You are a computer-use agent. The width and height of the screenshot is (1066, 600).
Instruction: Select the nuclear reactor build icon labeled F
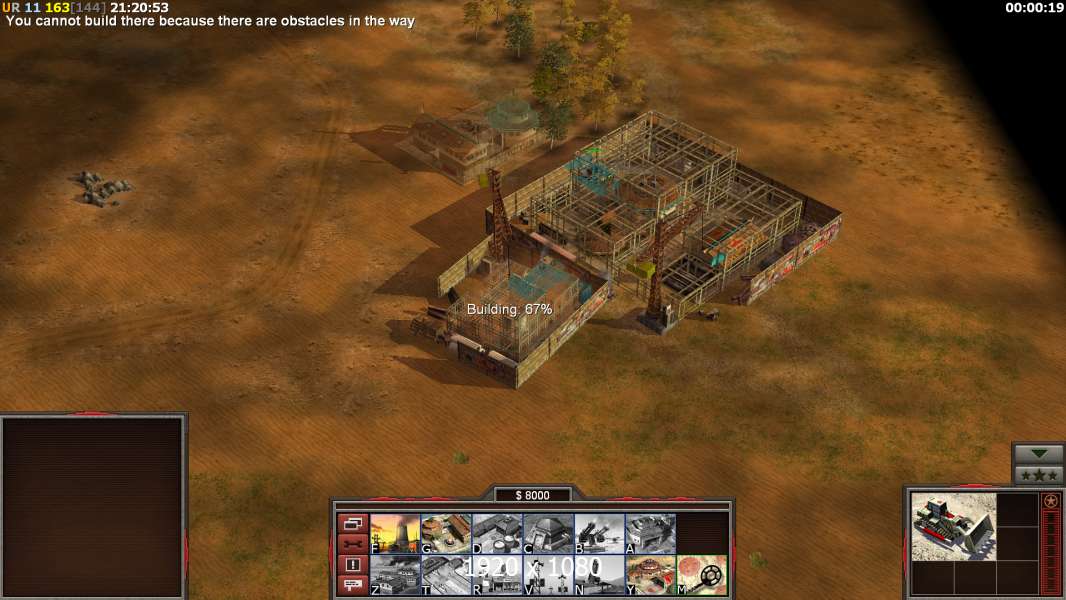coord(395,534)
